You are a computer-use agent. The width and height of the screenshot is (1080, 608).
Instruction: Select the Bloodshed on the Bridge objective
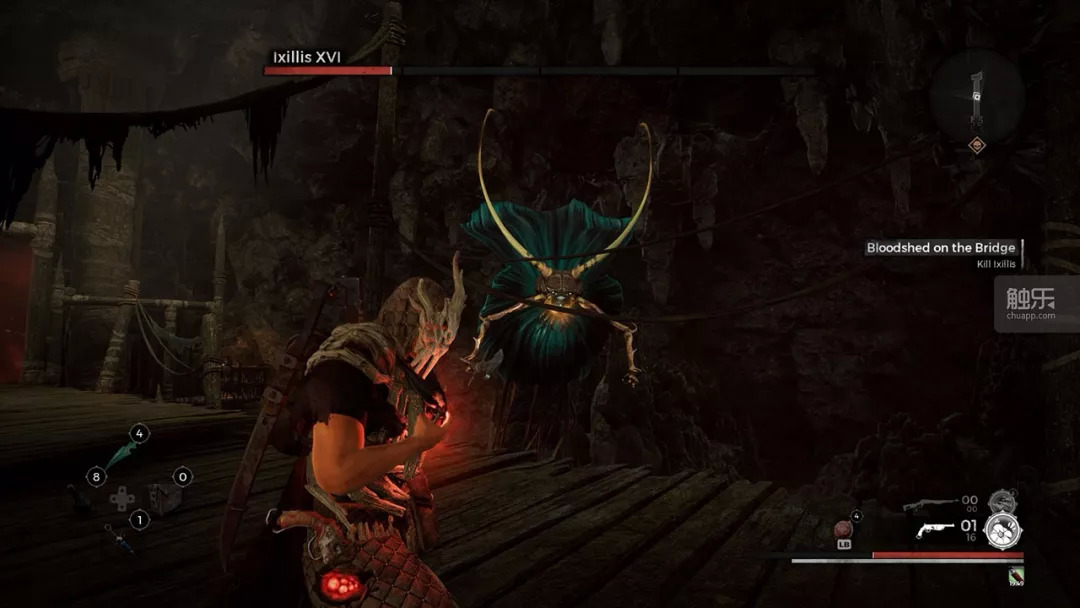[x=940, y=248]
